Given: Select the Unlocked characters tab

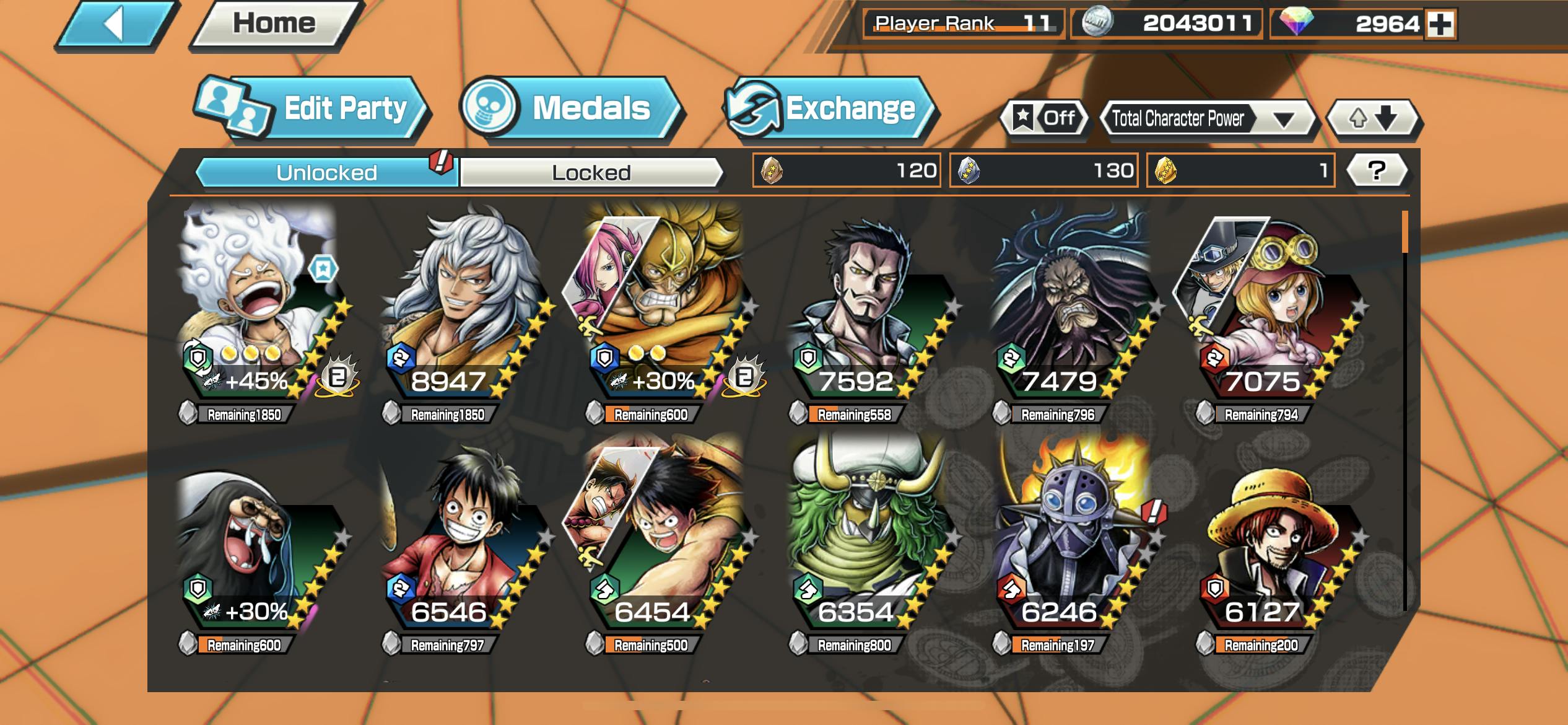Looking at the screenshot, I should click(326, 172).
